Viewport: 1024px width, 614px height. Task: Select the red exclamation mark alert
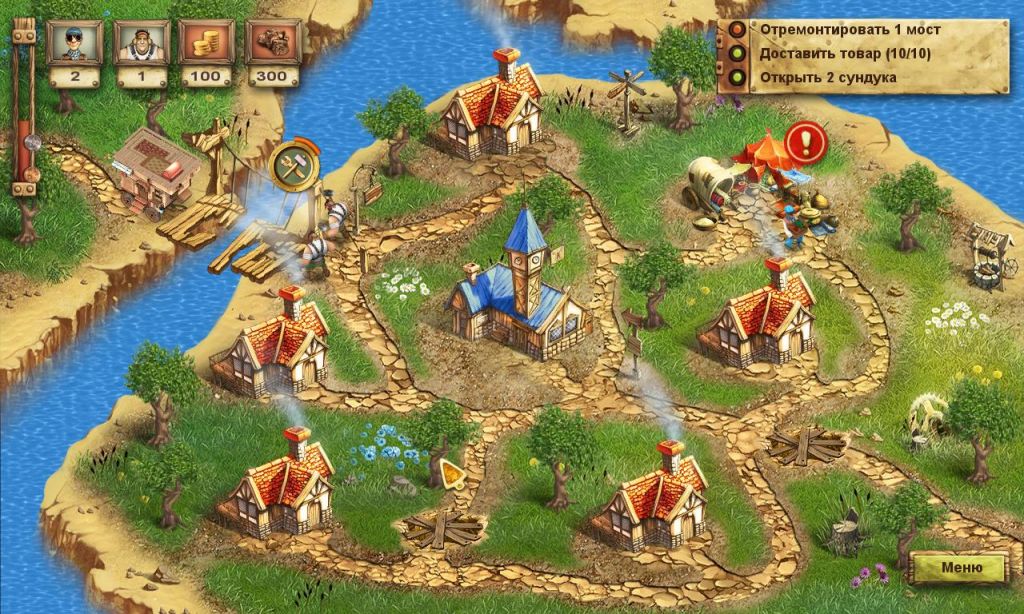coord(803,143)
